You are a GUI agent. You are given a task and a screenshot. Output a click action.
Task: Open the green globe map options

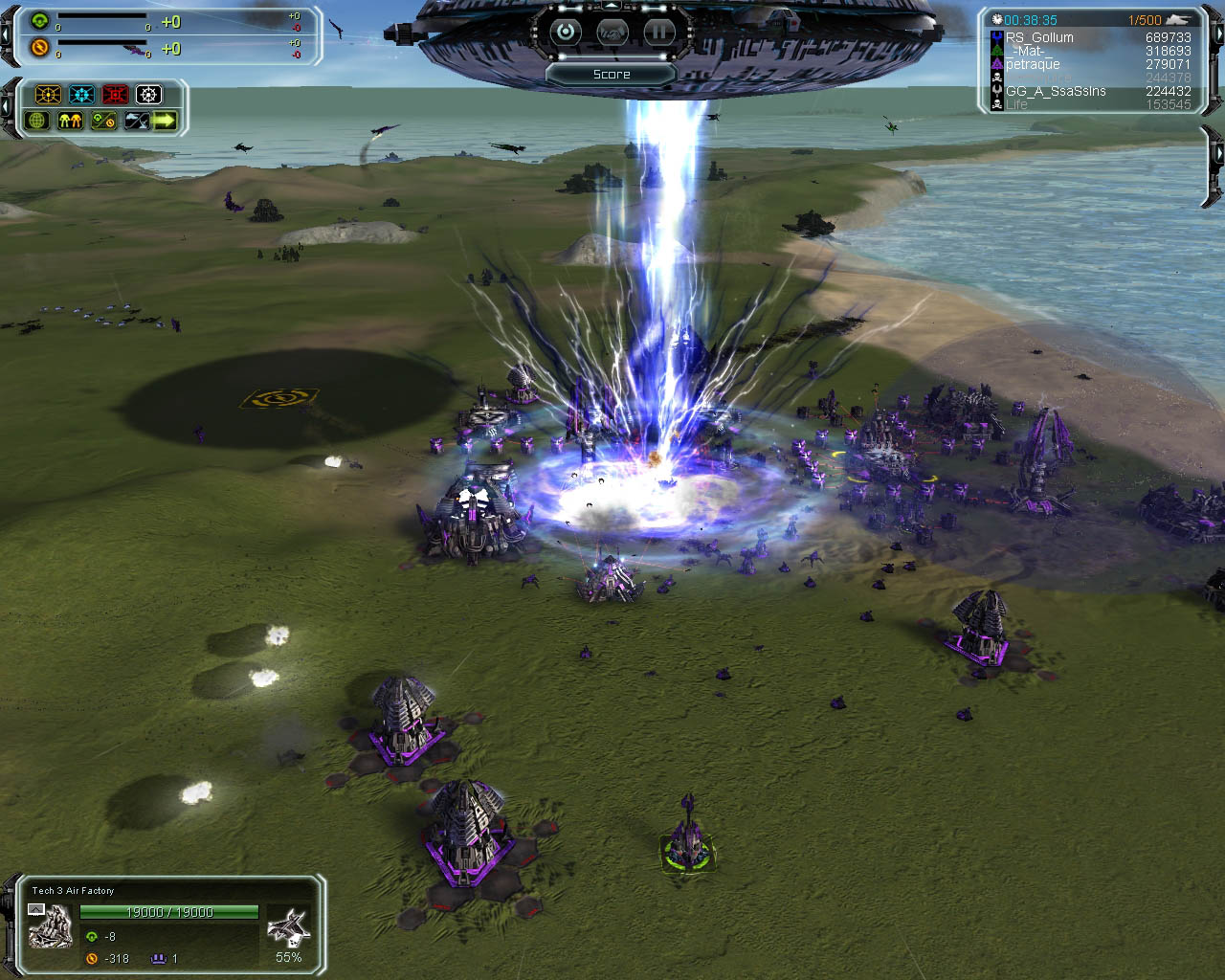[37, 121]
